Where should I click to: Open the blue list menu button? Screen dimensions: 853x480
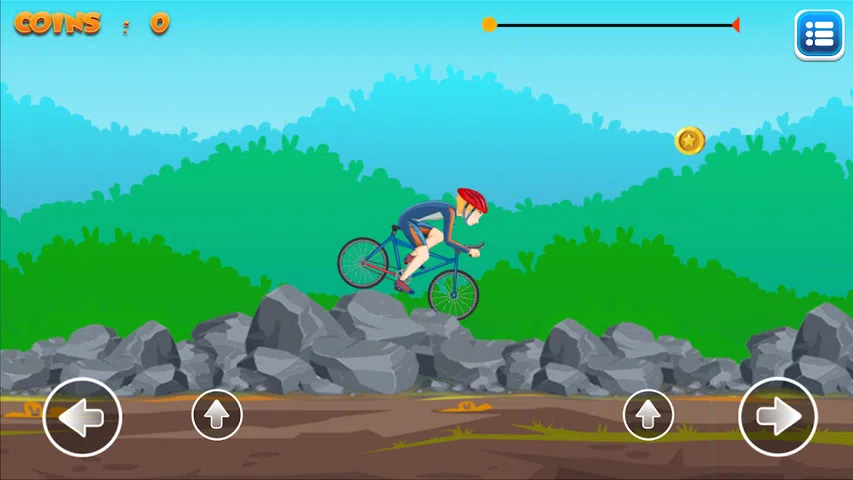819,36
